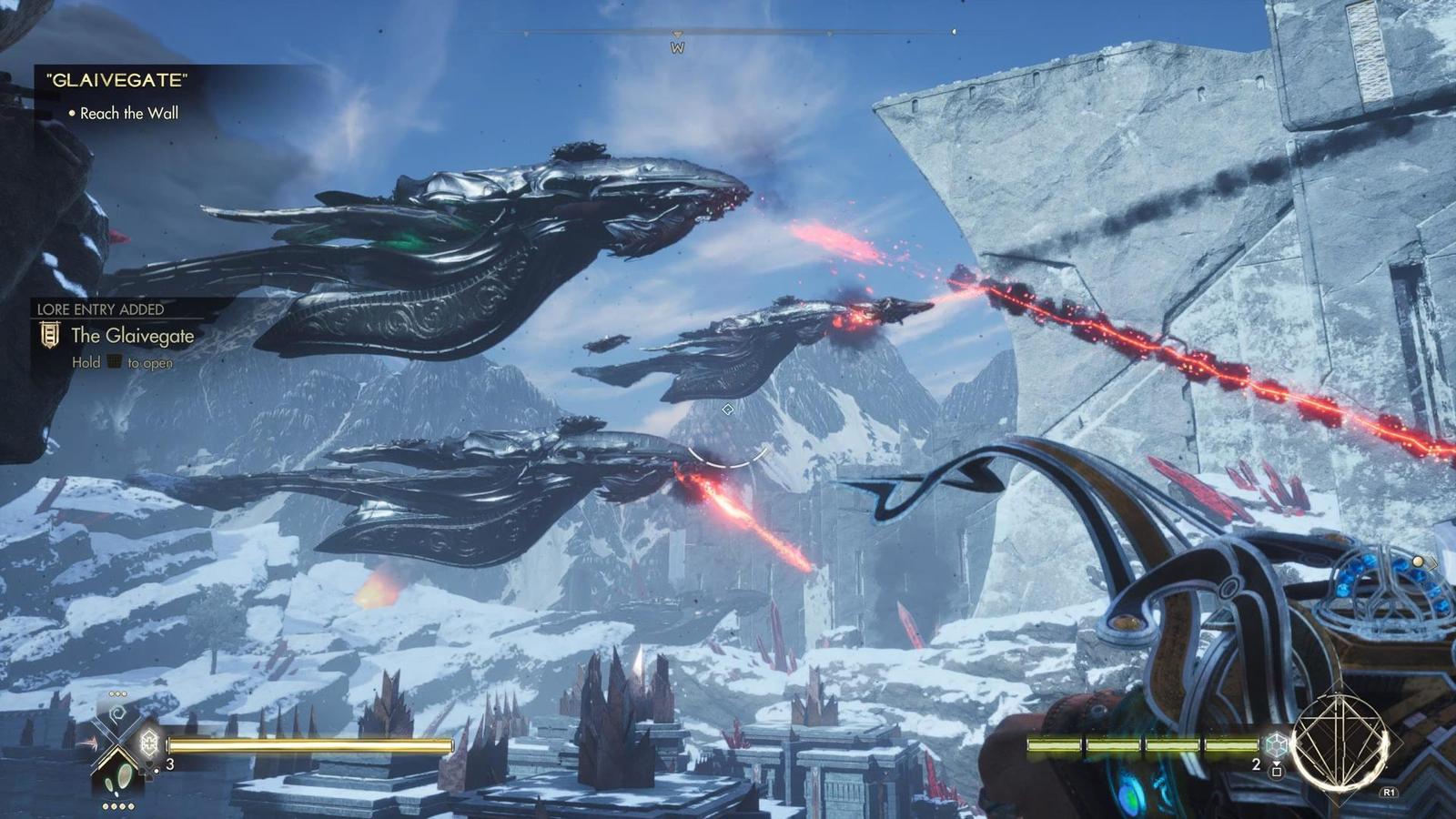This screenshot has height=819, width=1456.
Task: Use the blue mana crystal icon
Action: [x=1277, y=744]
